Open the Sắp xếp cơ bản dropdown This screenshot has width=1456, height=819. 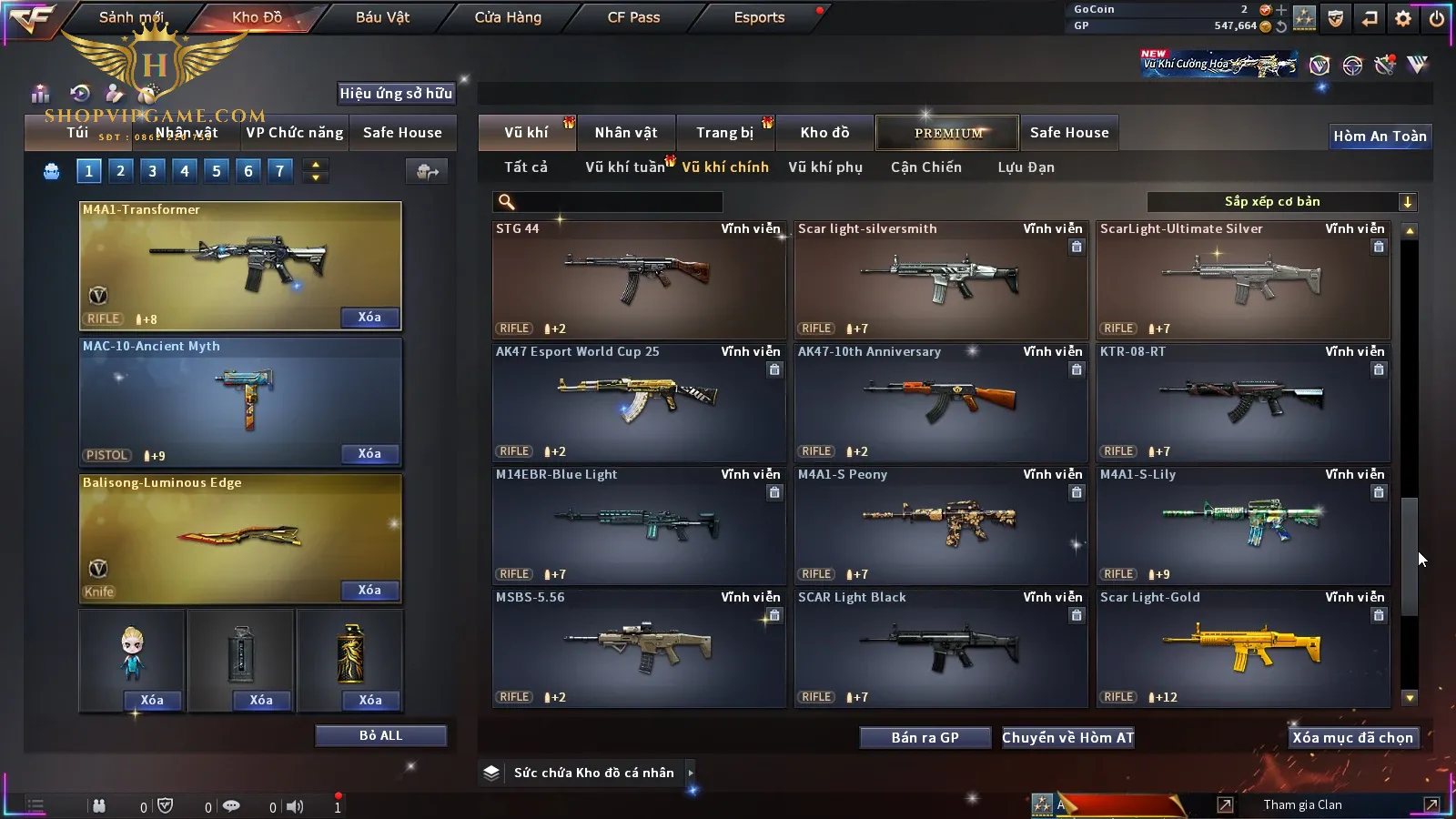pos(1281,202)
